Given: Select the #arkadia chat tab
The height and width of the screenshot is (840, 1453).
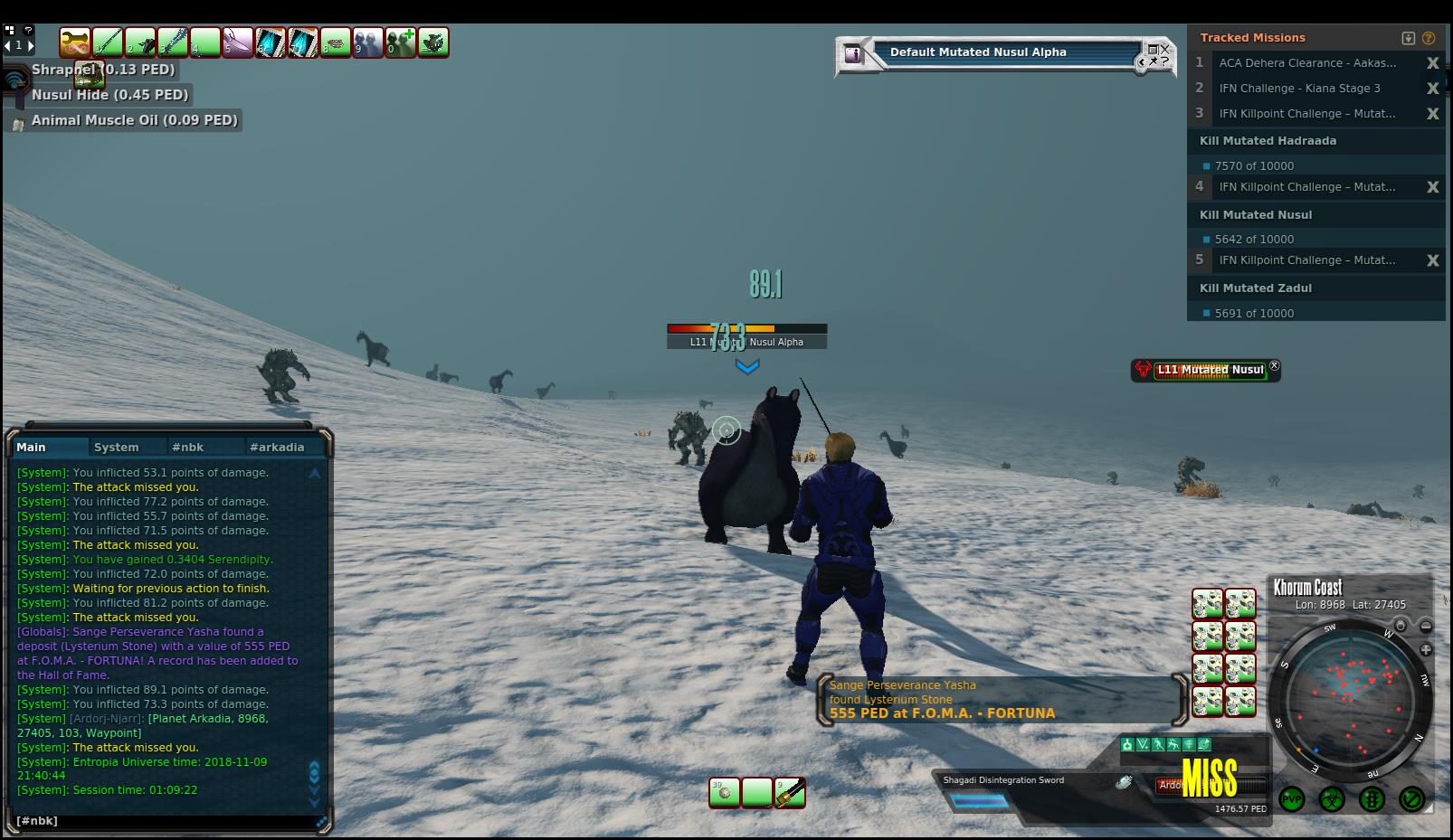Looking at the screenshot, I should 277,447.
